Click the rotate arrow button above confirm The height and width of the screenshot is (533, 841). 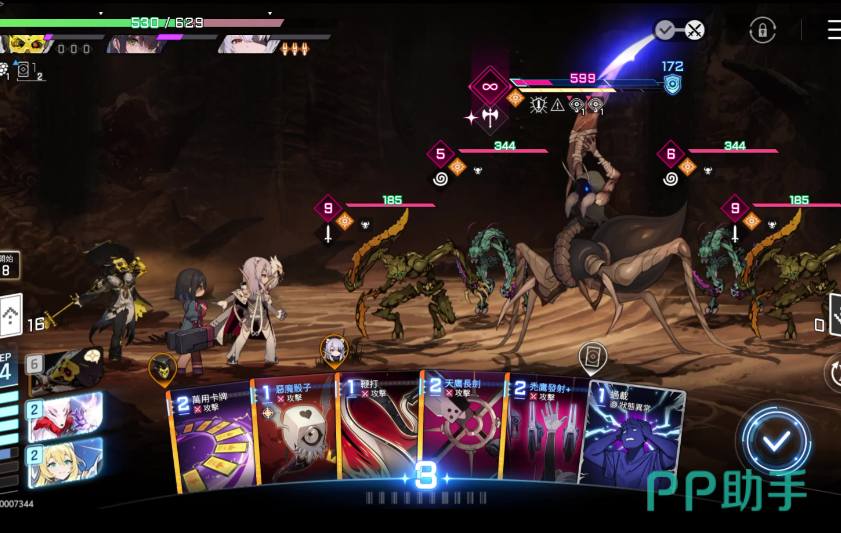(x=834, y=372)
